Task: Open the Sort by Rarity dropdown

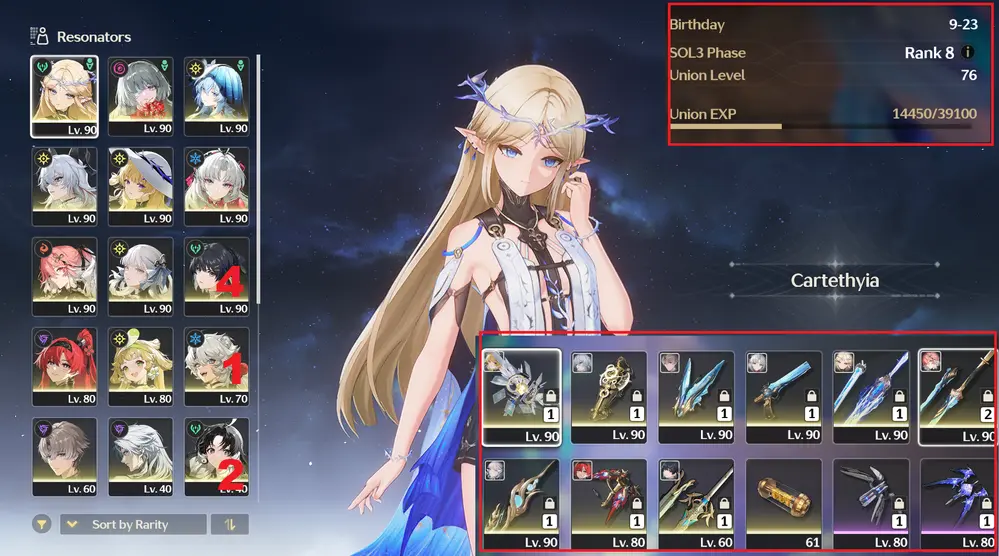Action: [x=133, y=525]
